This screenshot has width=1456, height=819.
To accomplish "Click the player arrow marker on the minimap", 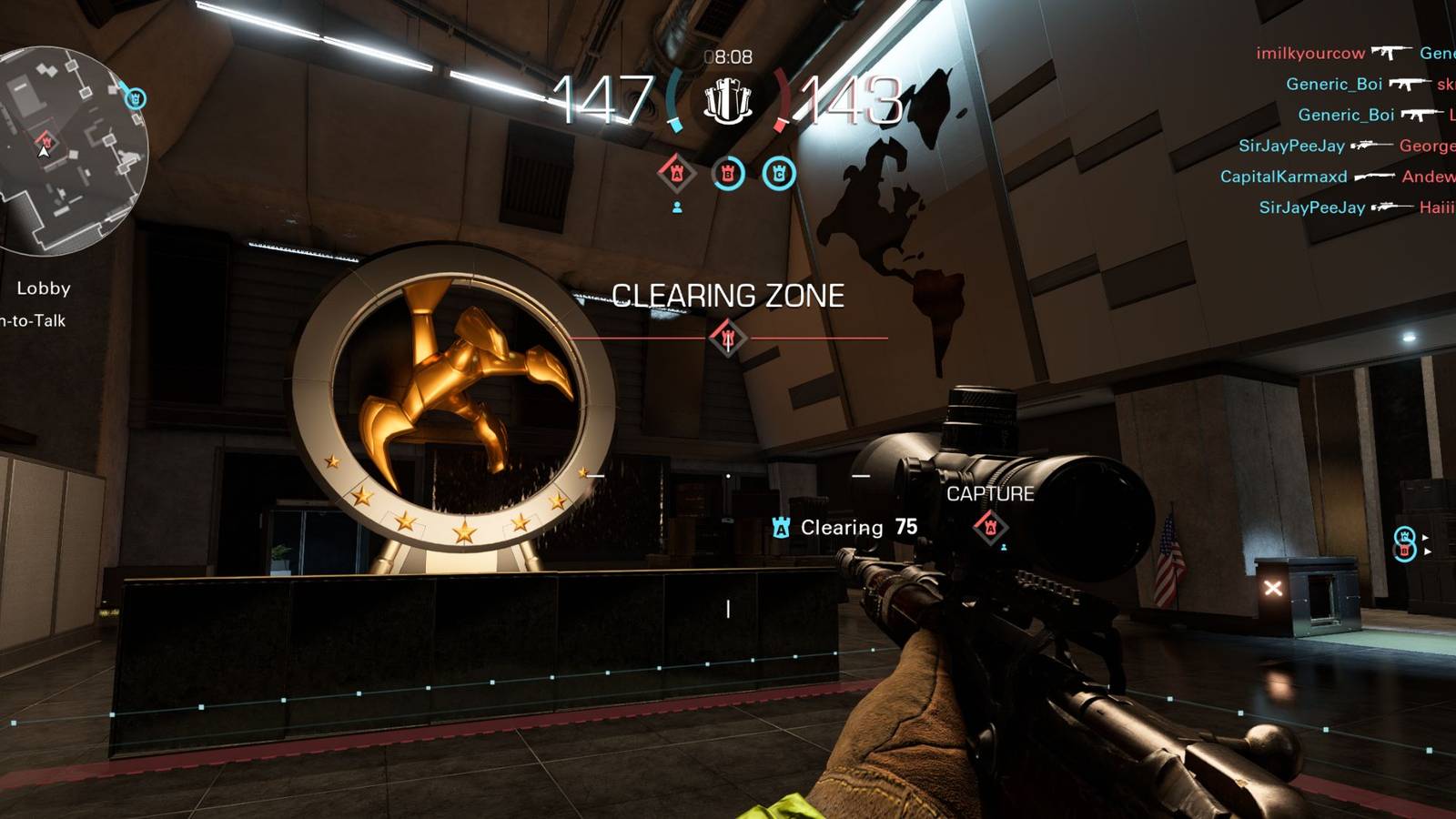I will pos(43,153).
